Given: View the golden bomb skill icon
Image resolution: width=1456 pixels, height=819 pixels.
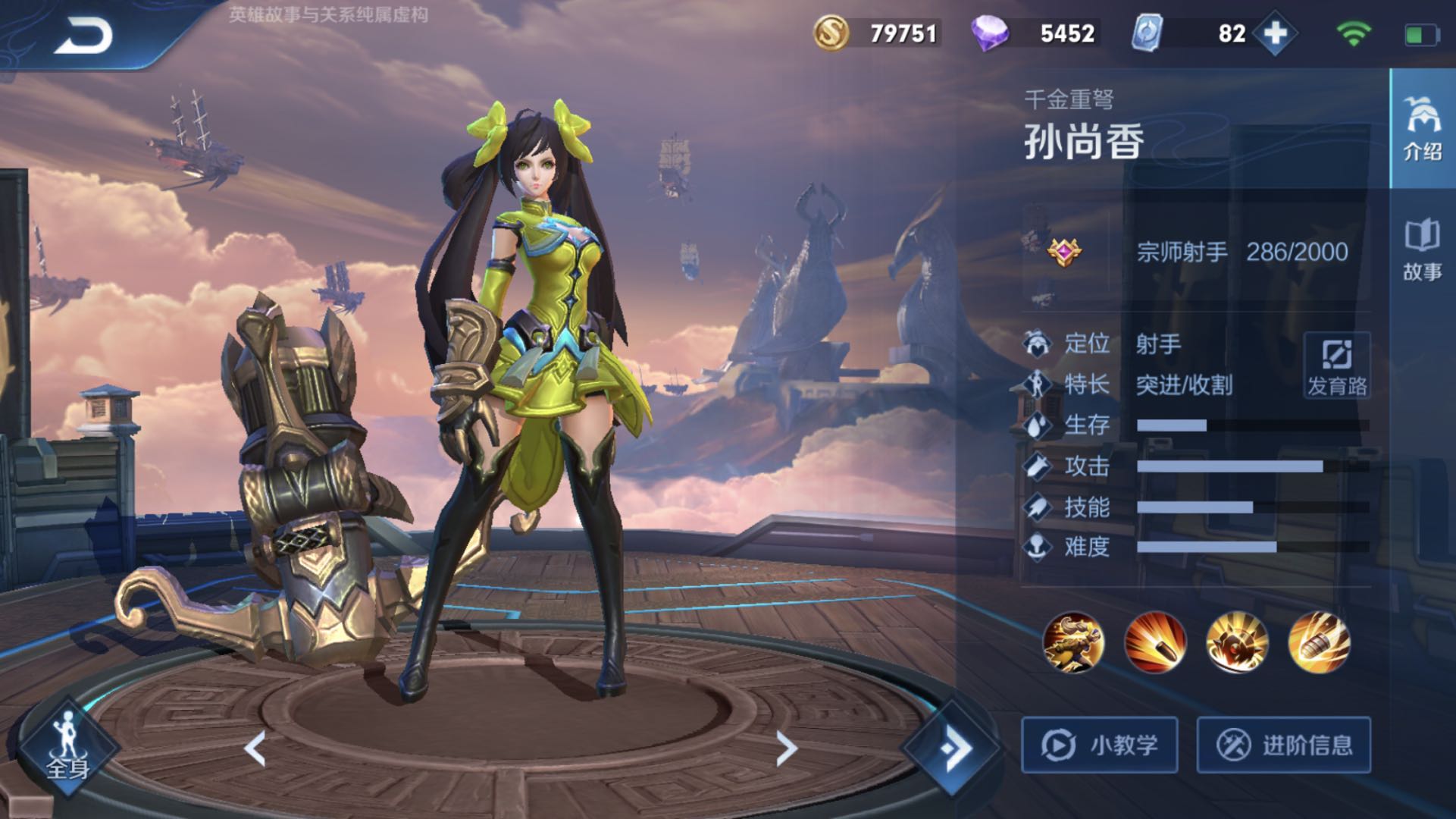Looking at the screenshot, I should click(x=1237, y=643).
